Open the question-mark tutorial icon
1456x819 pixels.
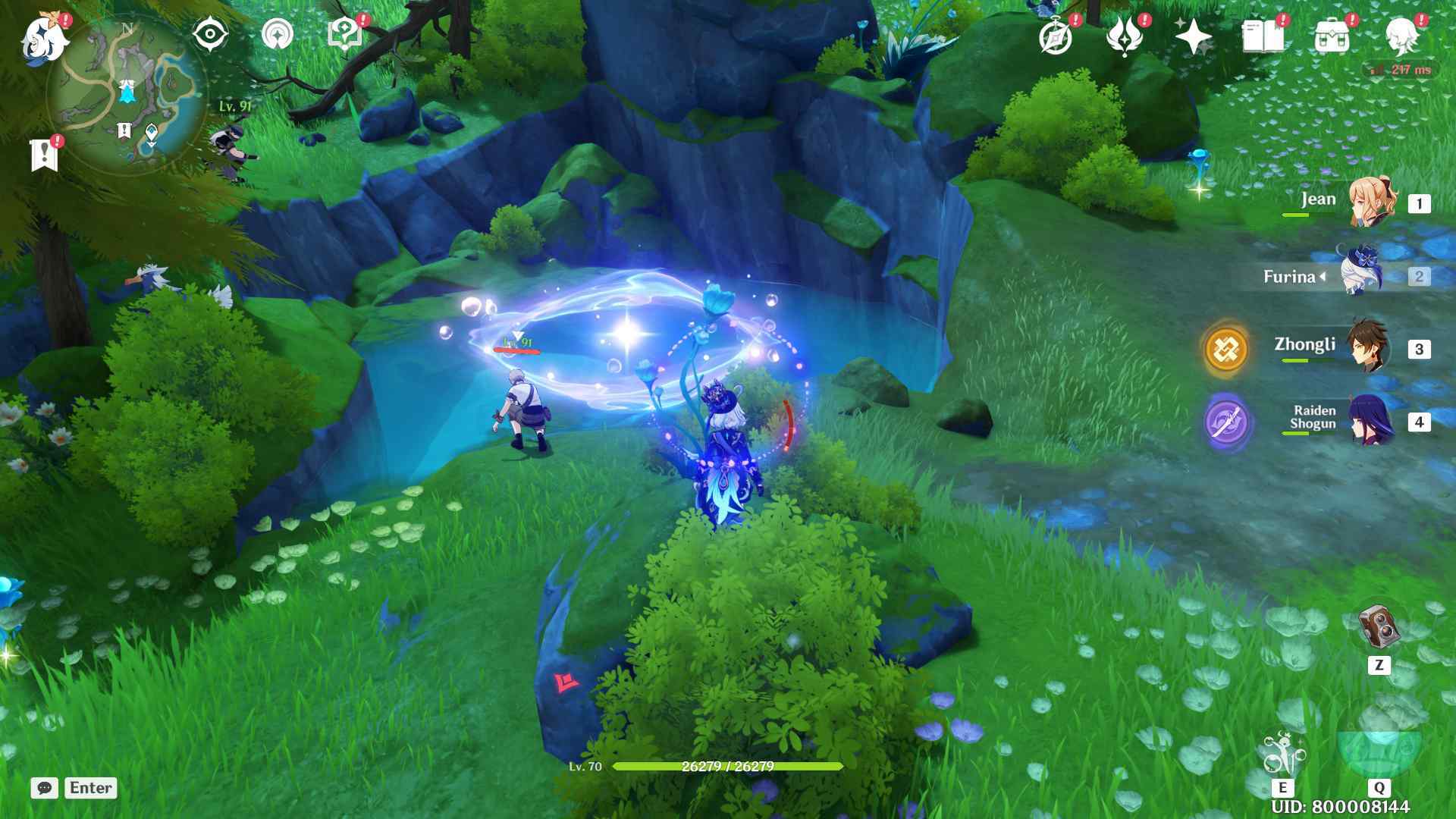[344, 35]
